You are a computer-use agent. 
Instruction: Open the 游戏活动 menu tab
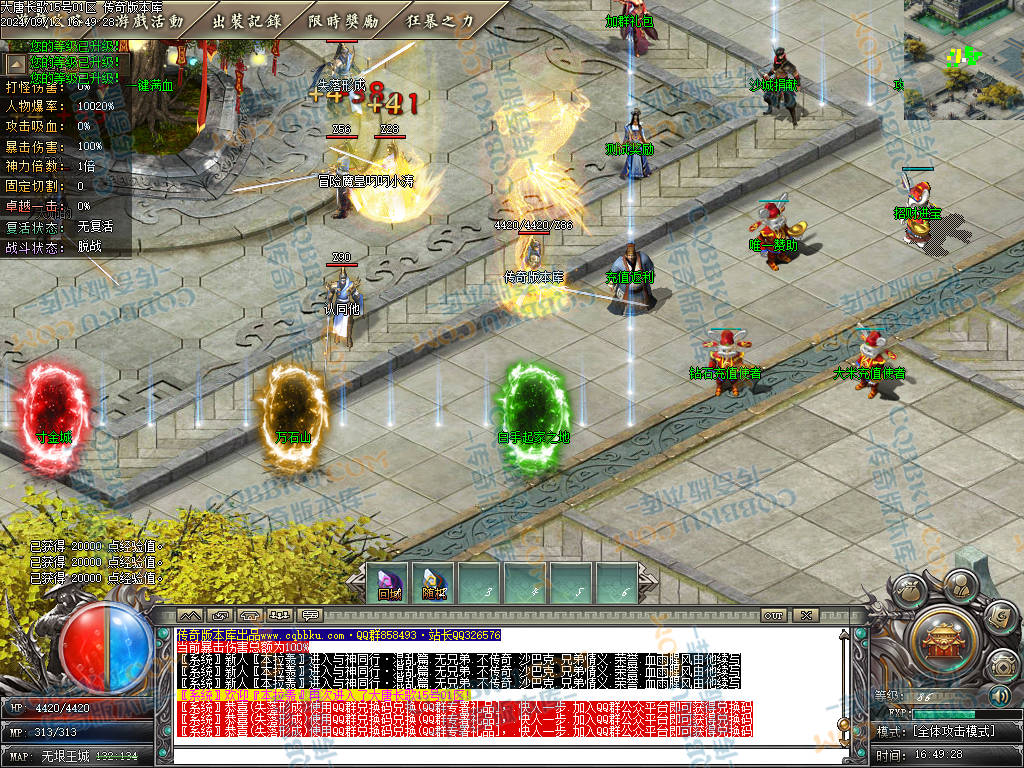[x=150, y=20]
